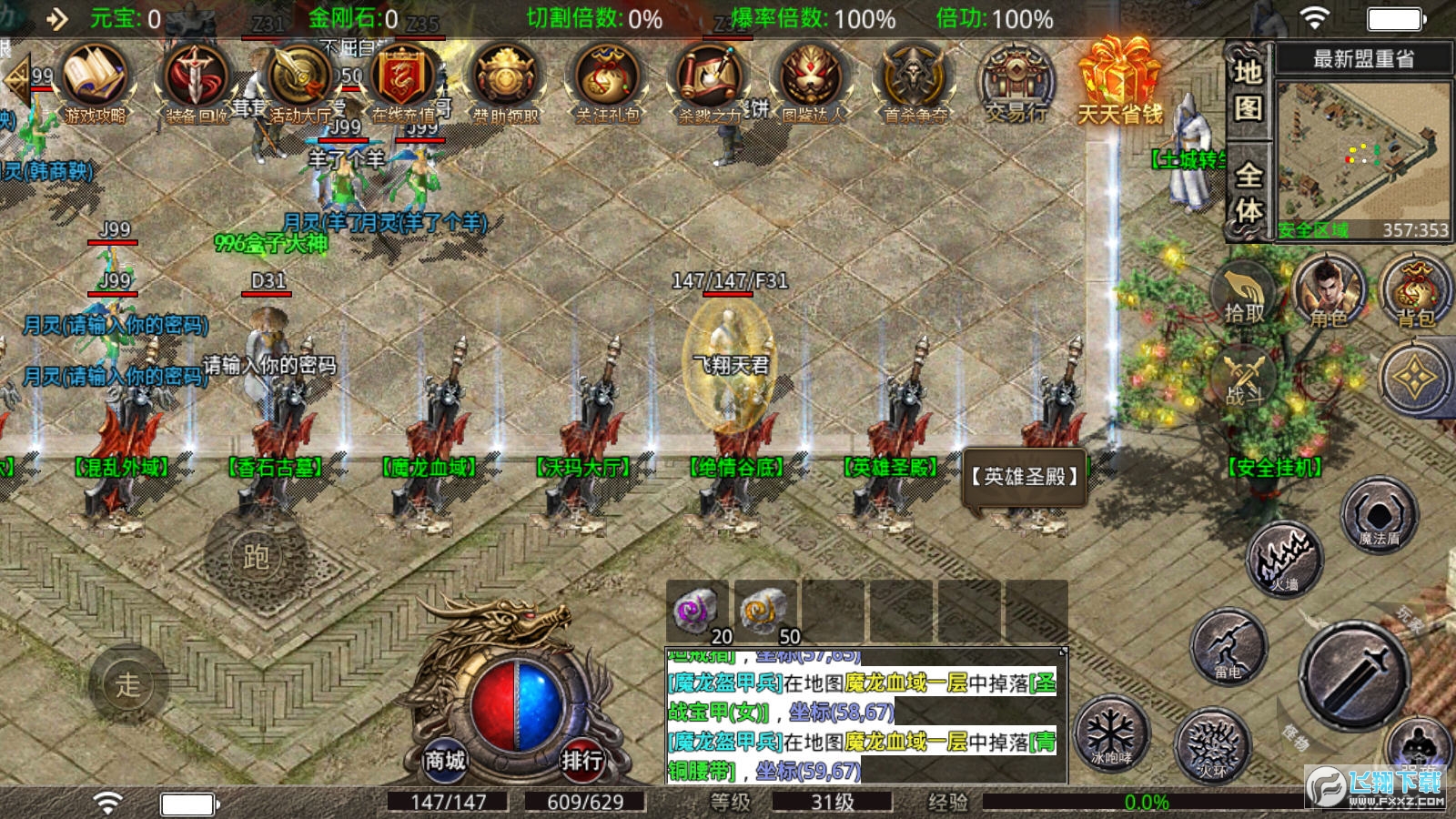Open the 排行 ranking board
Image resolution: width=1456 pixels, height=819 pixels.
581,759
